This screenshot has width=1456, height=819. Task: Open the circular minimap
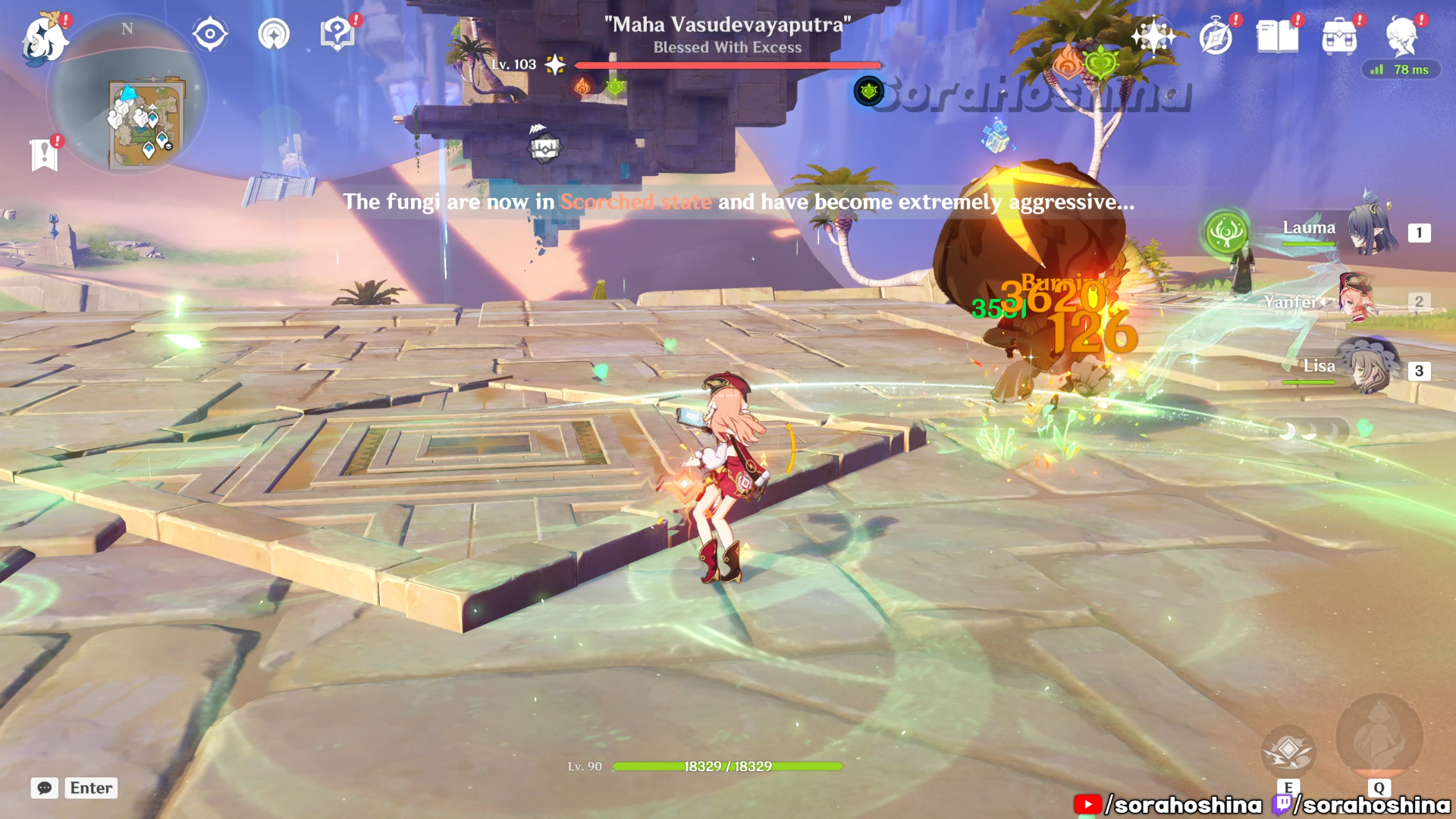pos(127,96)
